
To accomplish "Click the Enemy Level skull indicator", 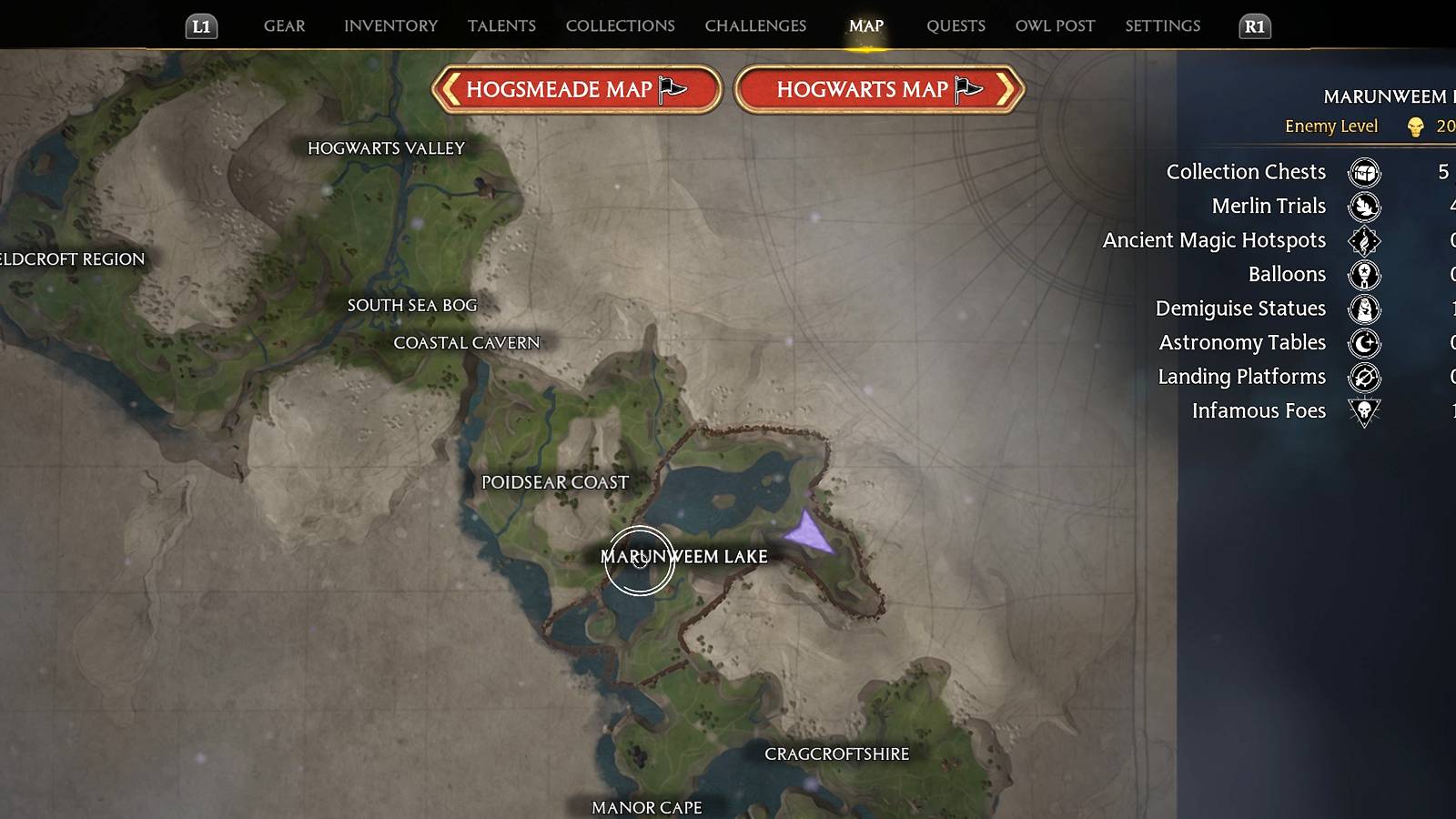I will [x=1416, y=126].
